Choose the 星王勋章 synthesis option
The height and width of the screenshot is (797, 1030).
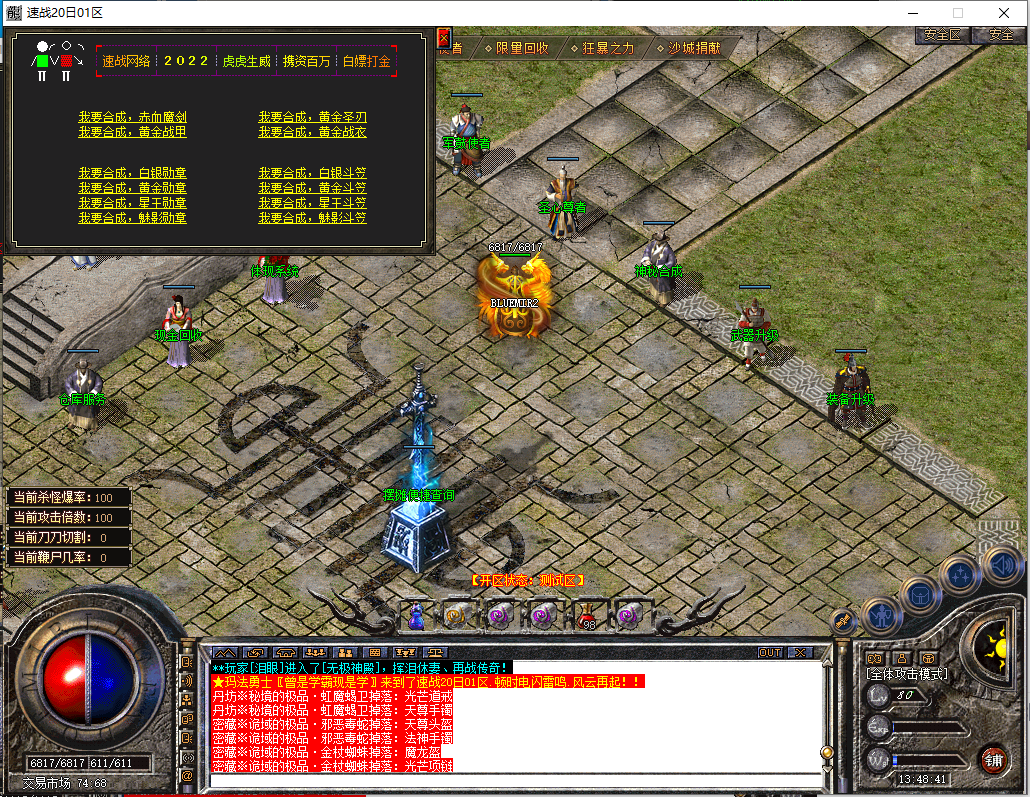click(x=132, y=203)
